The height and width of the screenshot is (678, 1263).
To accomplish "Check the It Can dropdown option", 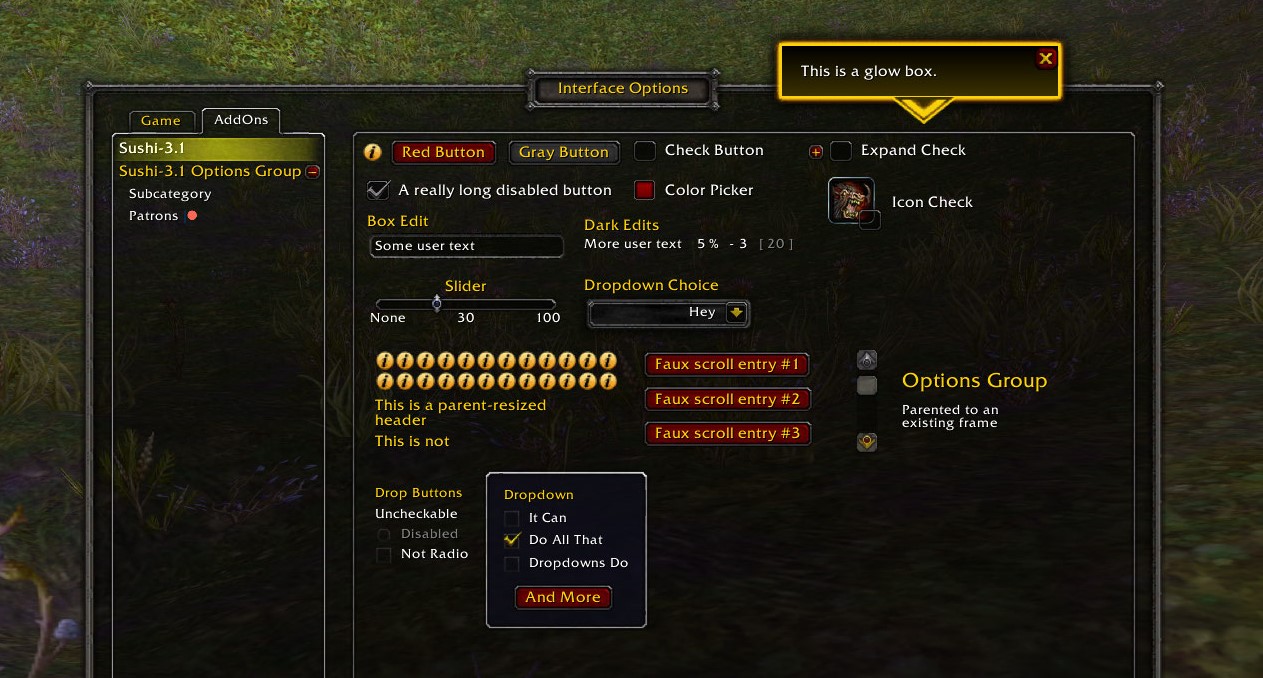I will (512, 518).
